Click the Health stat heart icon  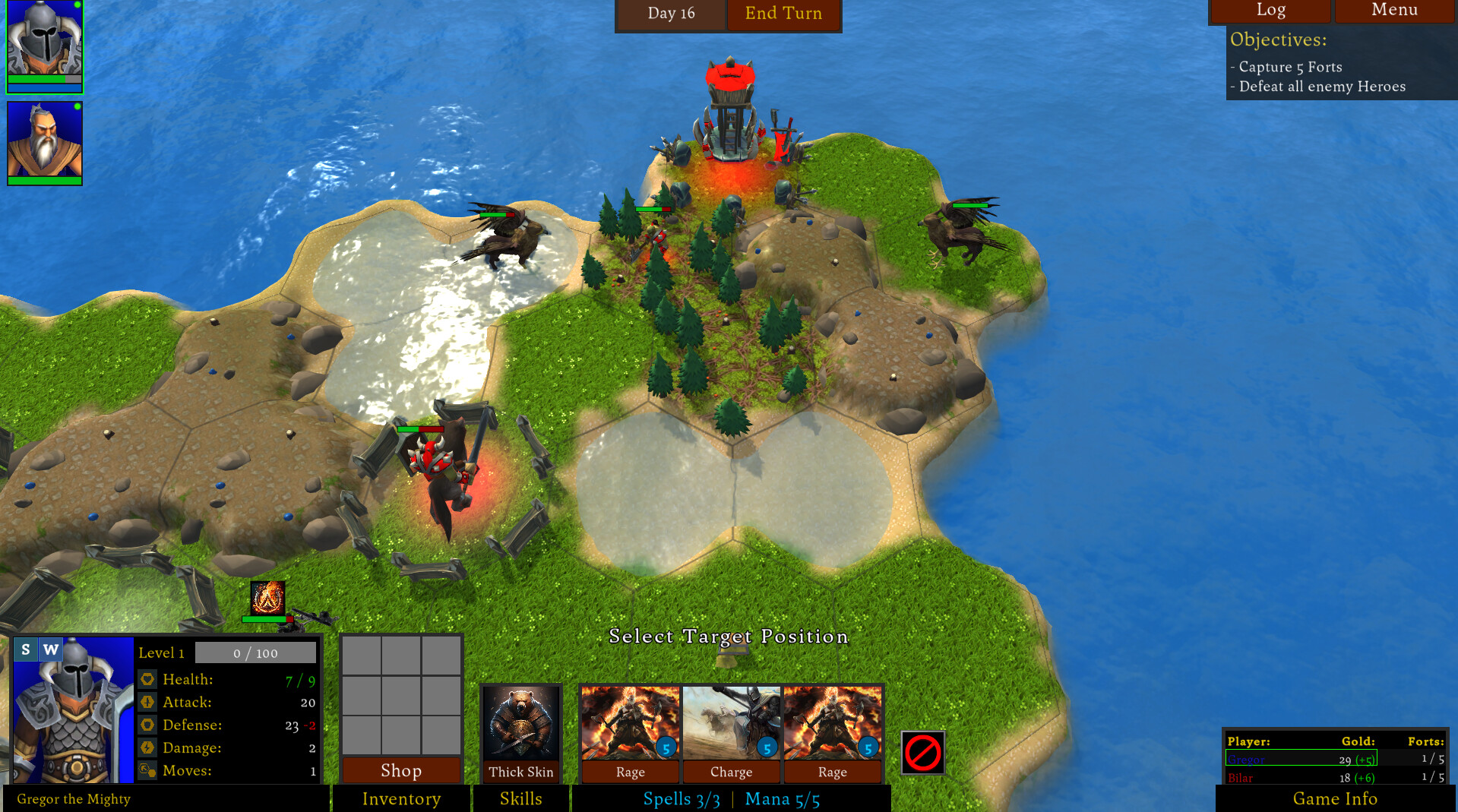[x=147, y=678]
